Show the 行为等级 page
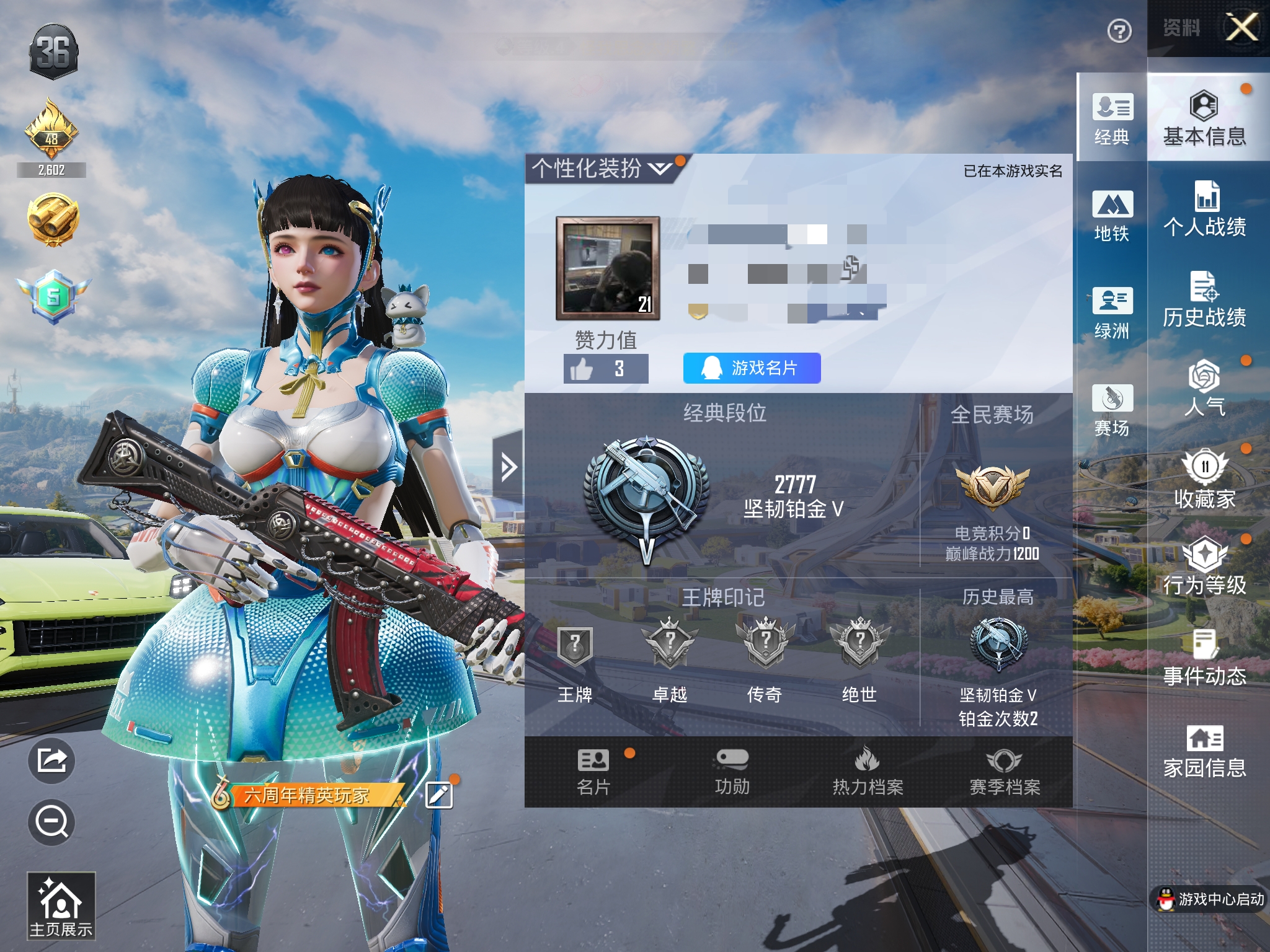This screenshot has width=1270, height=952. click(x=1204, y=568)
